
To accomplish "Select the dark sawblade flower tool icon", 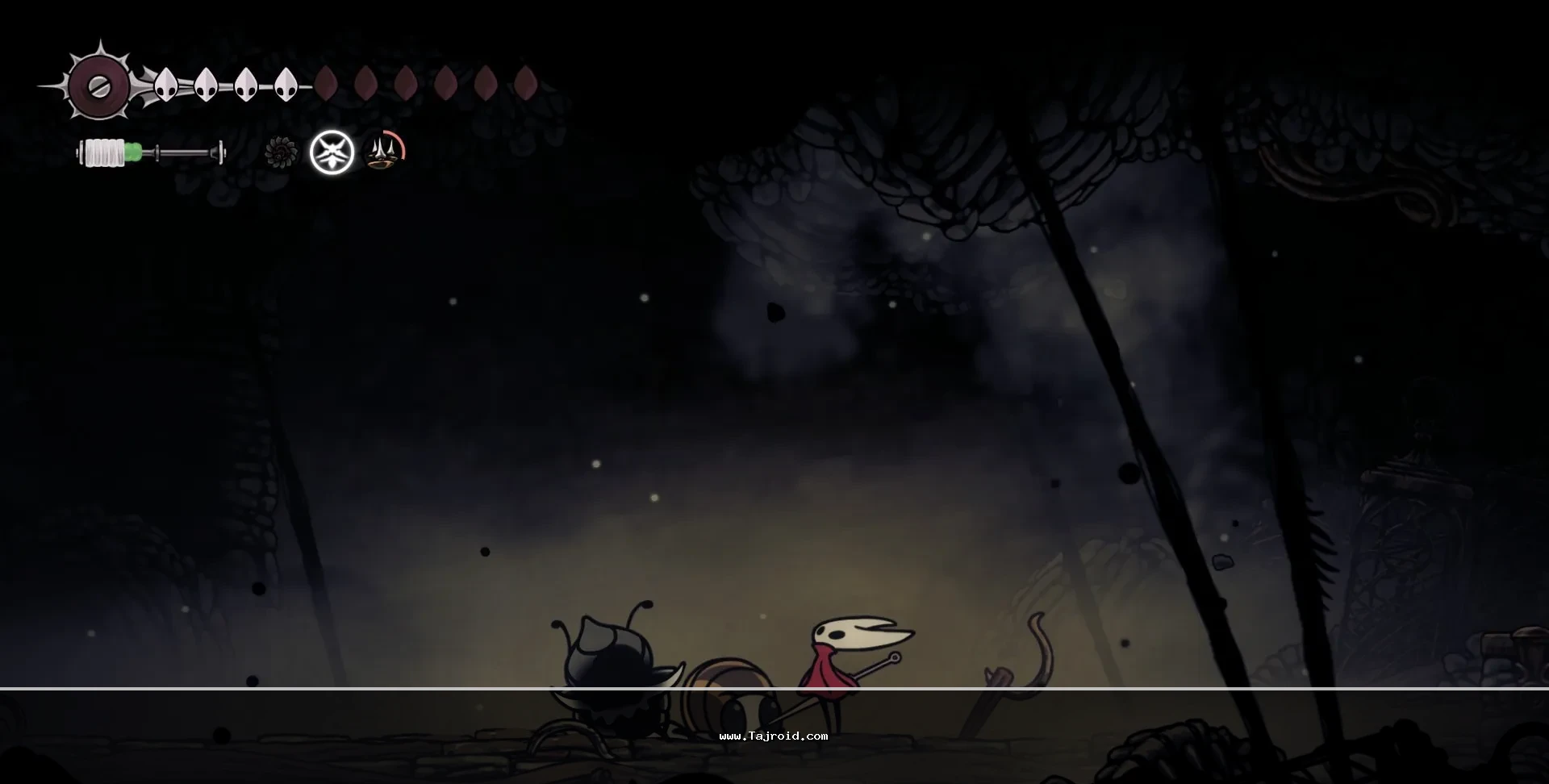I will (281, 152).
